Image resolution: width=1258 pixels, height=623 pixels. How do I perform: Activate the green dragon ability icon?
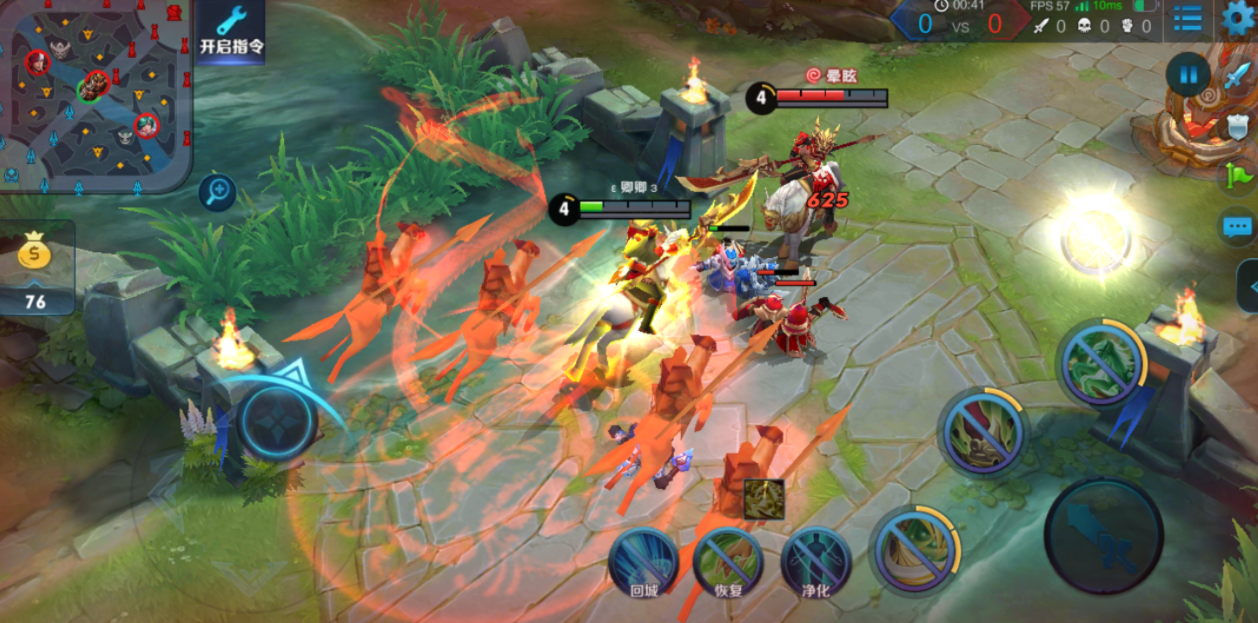(1101, 364)
